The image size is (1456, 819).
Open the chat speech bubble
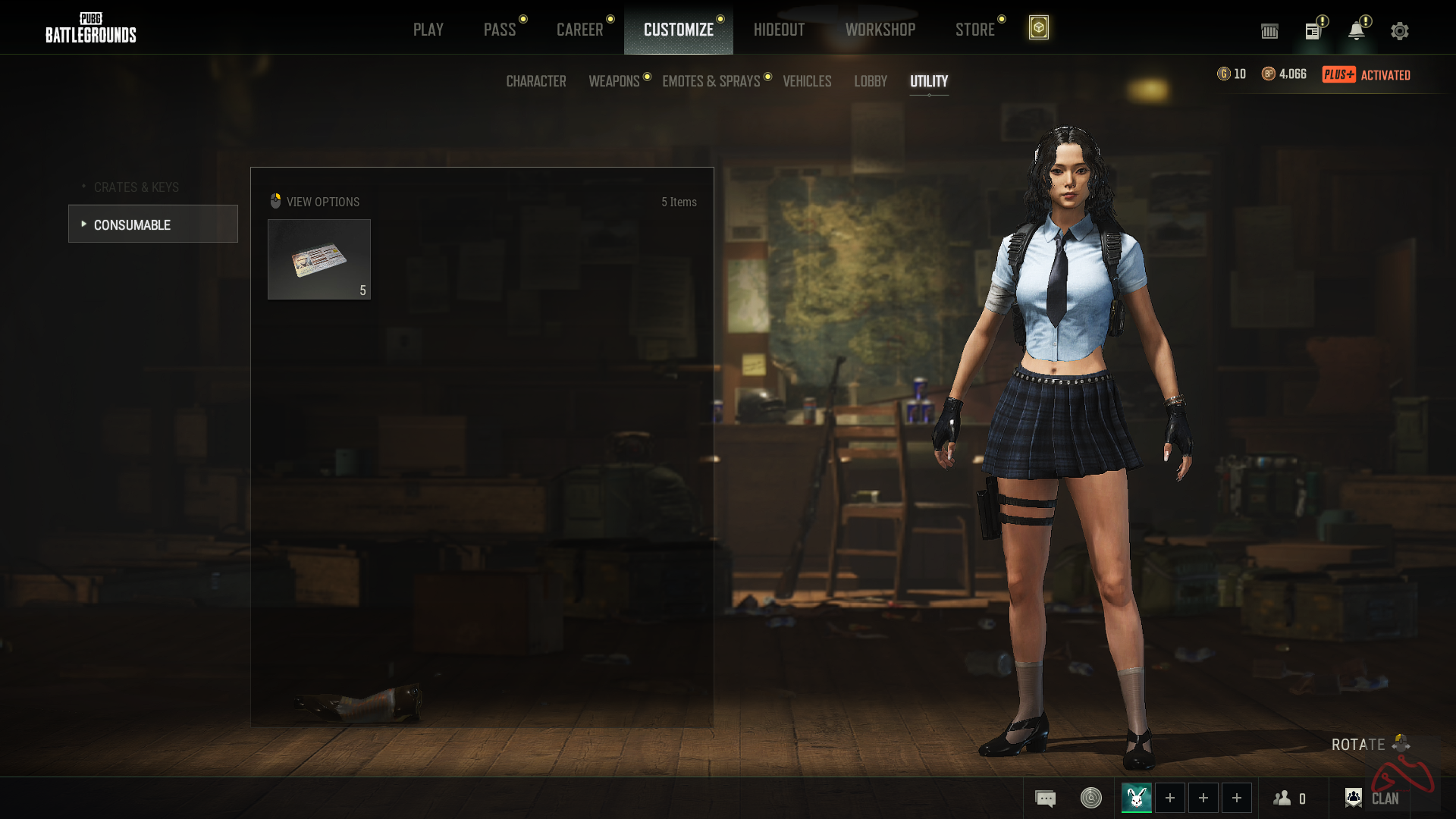pos(1045,798)
